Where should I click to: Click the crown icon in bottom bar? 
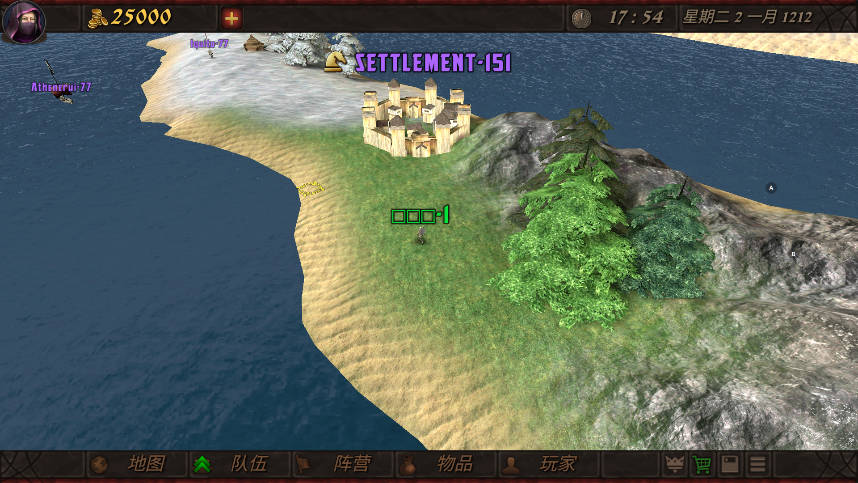(x=675, y=465)
